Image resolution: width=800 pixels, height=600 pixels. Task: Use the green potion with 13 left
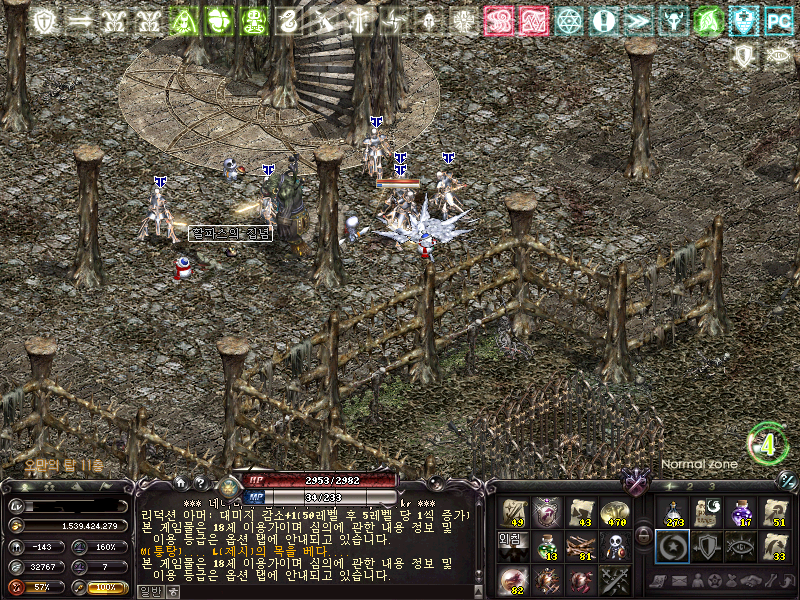click(547, 546)
